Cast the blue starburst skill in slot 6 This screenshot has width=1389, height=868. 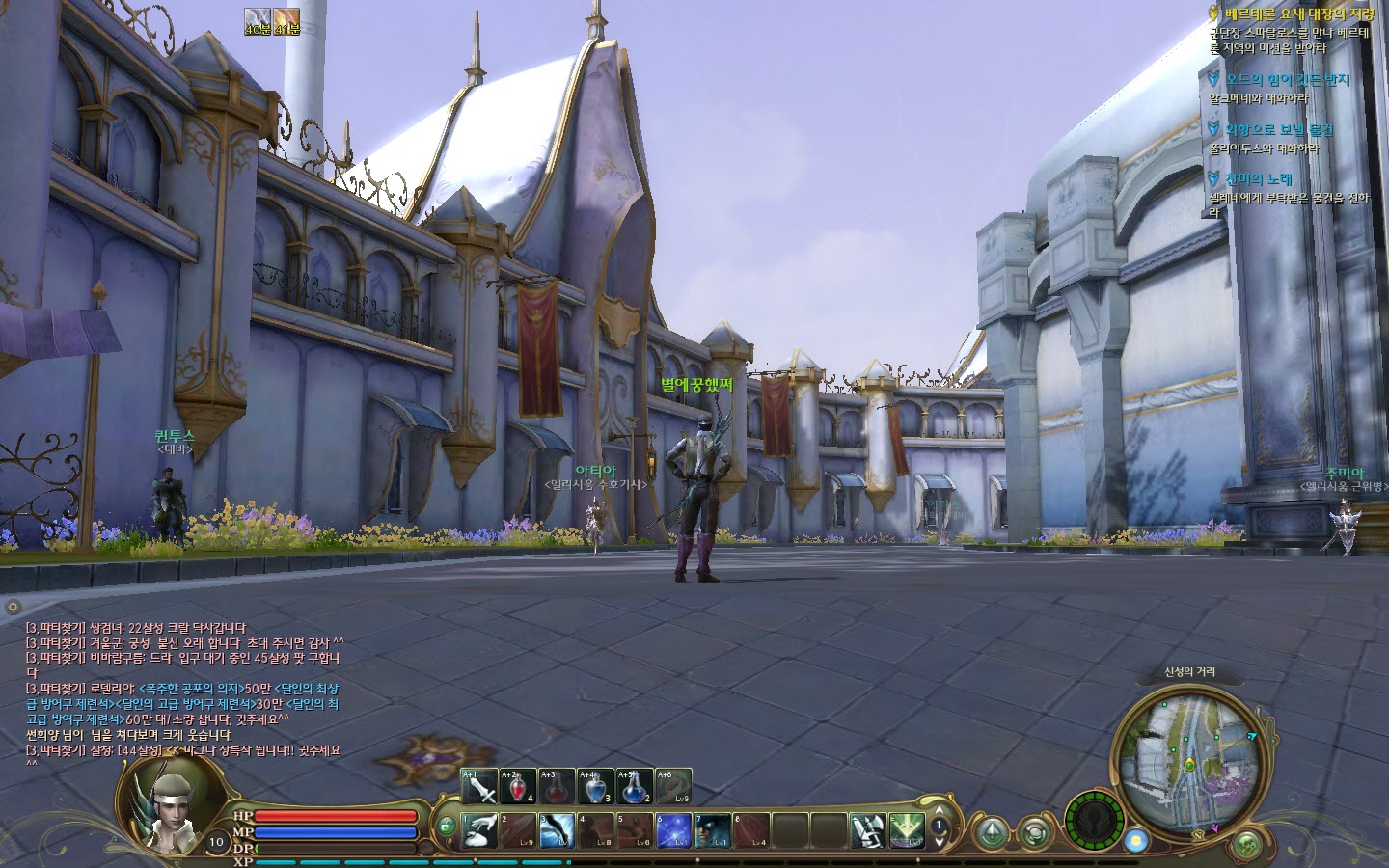tap(672, 830)
